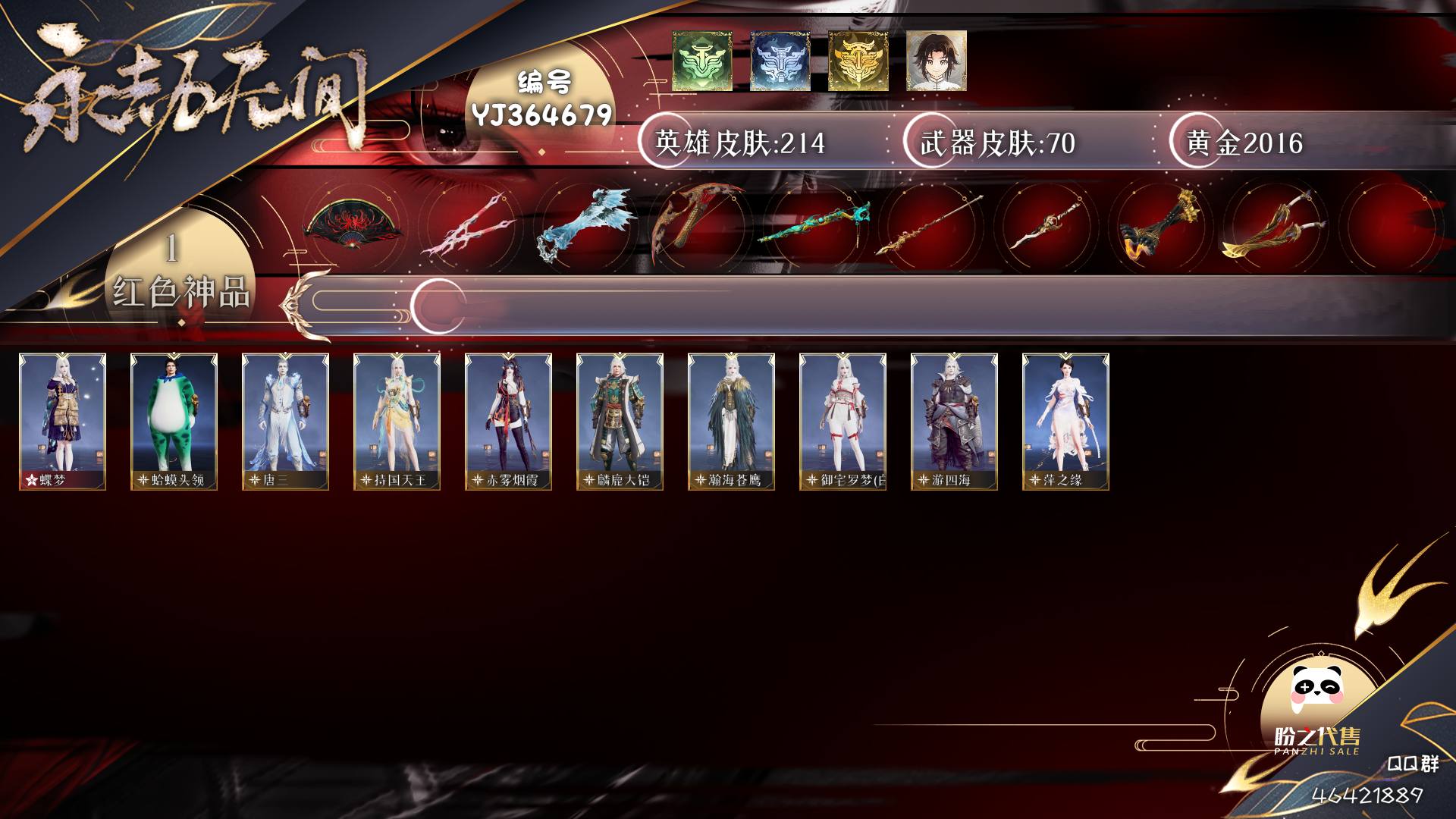View the 麟鹿大铠 armor skin card
Screen dimensions: 1456x819
click(x=620, y=421)
